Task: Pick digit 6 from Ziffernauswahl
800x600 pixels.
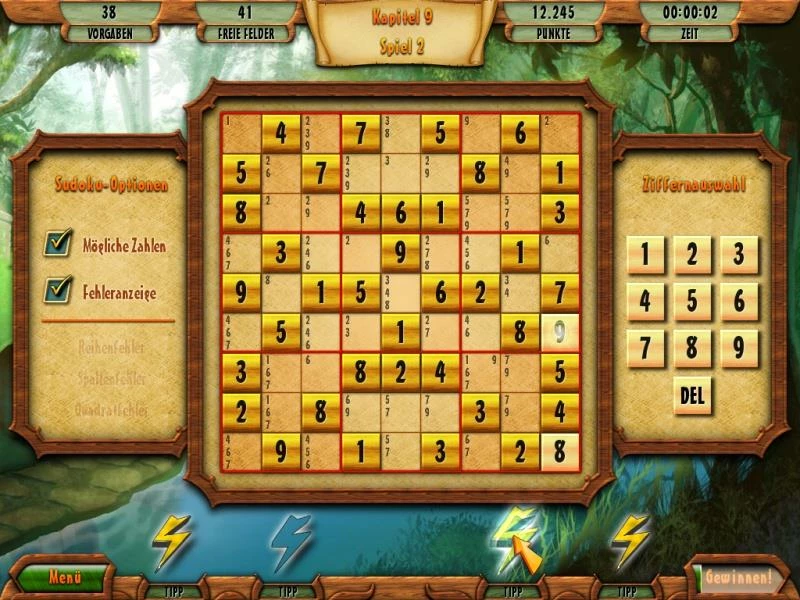Action: [739, 301]
